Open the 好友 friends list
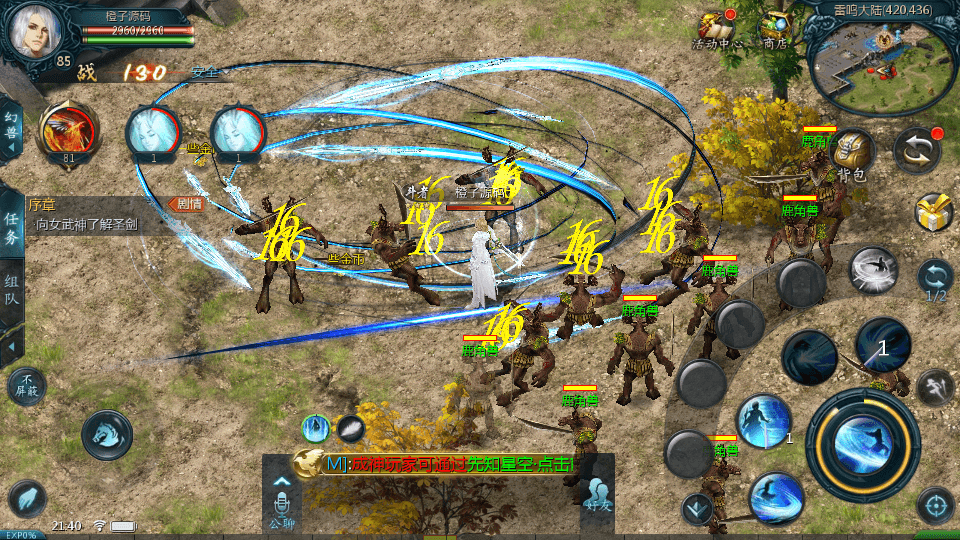 click(598, 497)
